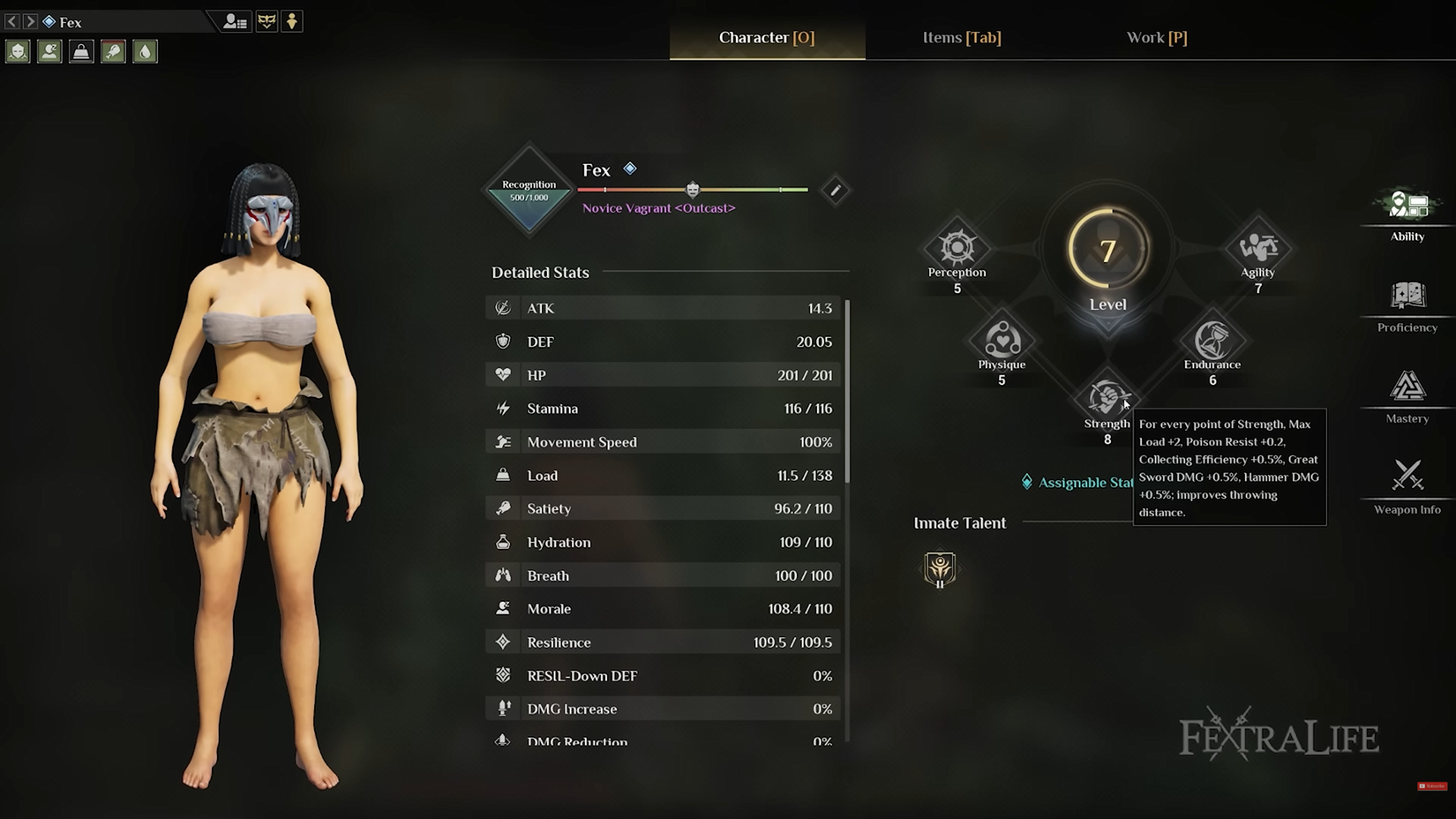The image size is (1456, 819).
Task: Open the meat/satiety status icon
Action: (113, 50)
